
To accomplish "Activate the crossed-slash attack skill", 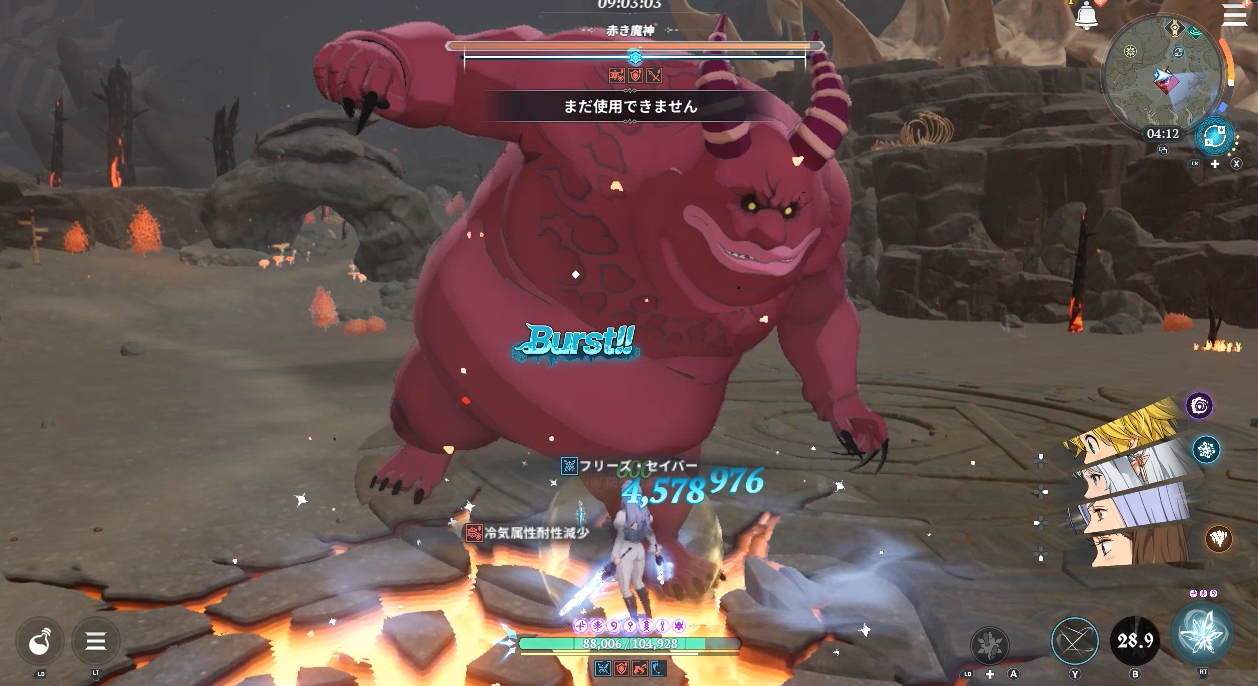I will (x=1075, y=641).
